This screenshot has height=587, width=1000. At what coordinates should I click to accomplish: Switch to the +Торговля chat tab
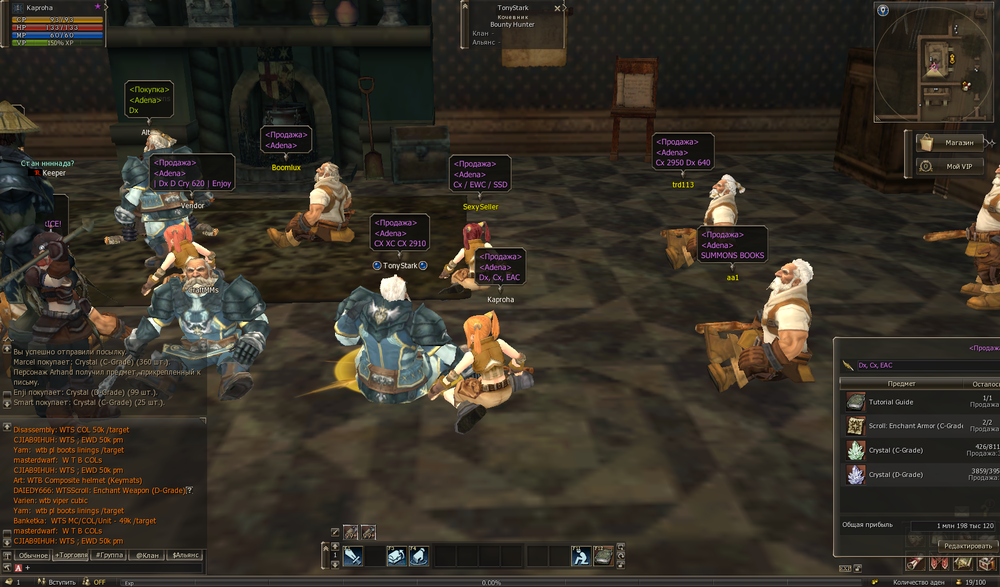72,554
